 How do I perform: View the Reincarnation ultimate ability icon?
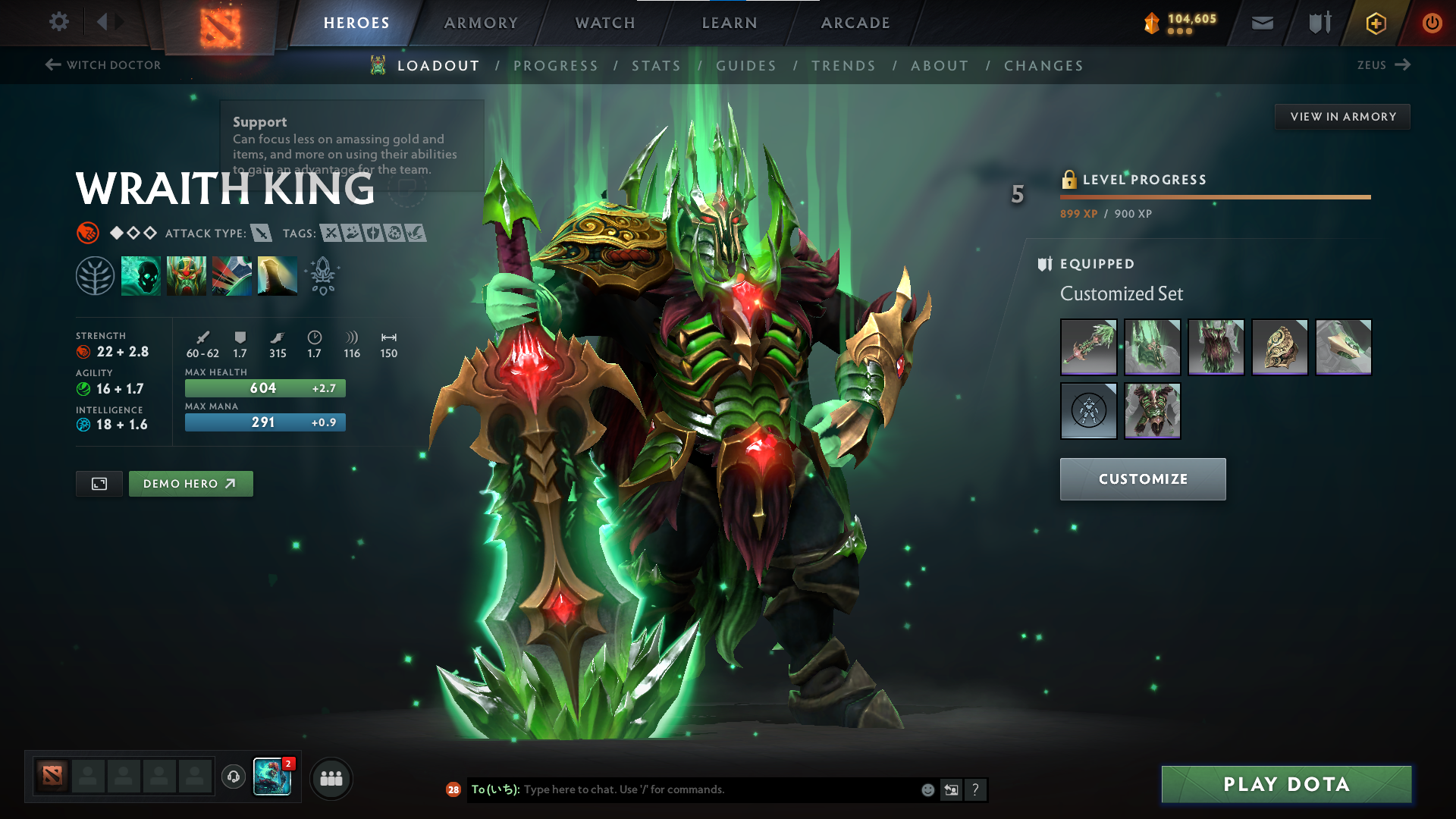coord(277,275)
